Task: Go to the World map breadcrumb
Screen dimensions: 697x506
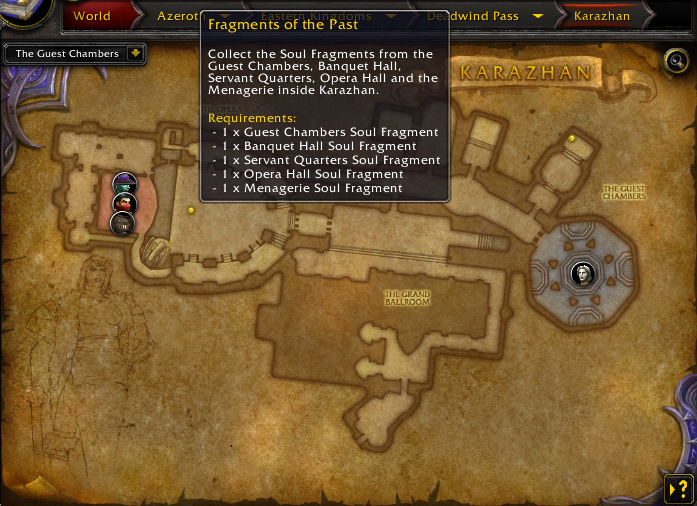Action: pos(92,16)
